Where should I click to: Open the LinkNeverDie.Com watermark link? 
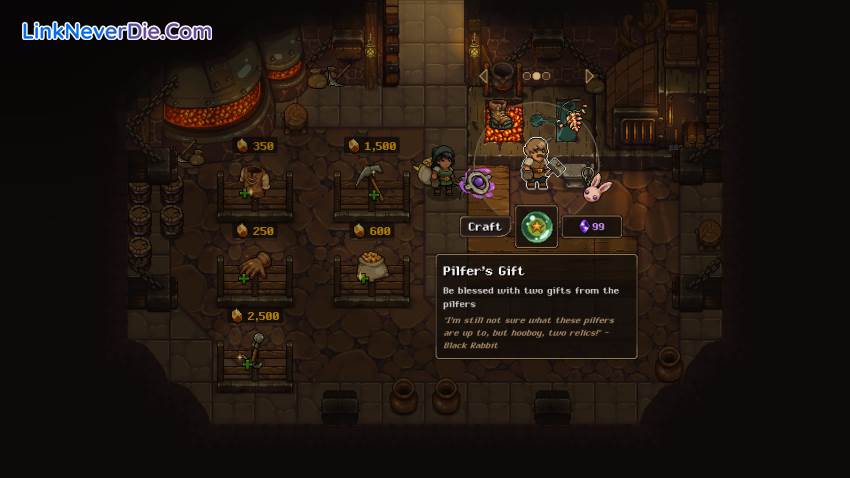[117, 31]
